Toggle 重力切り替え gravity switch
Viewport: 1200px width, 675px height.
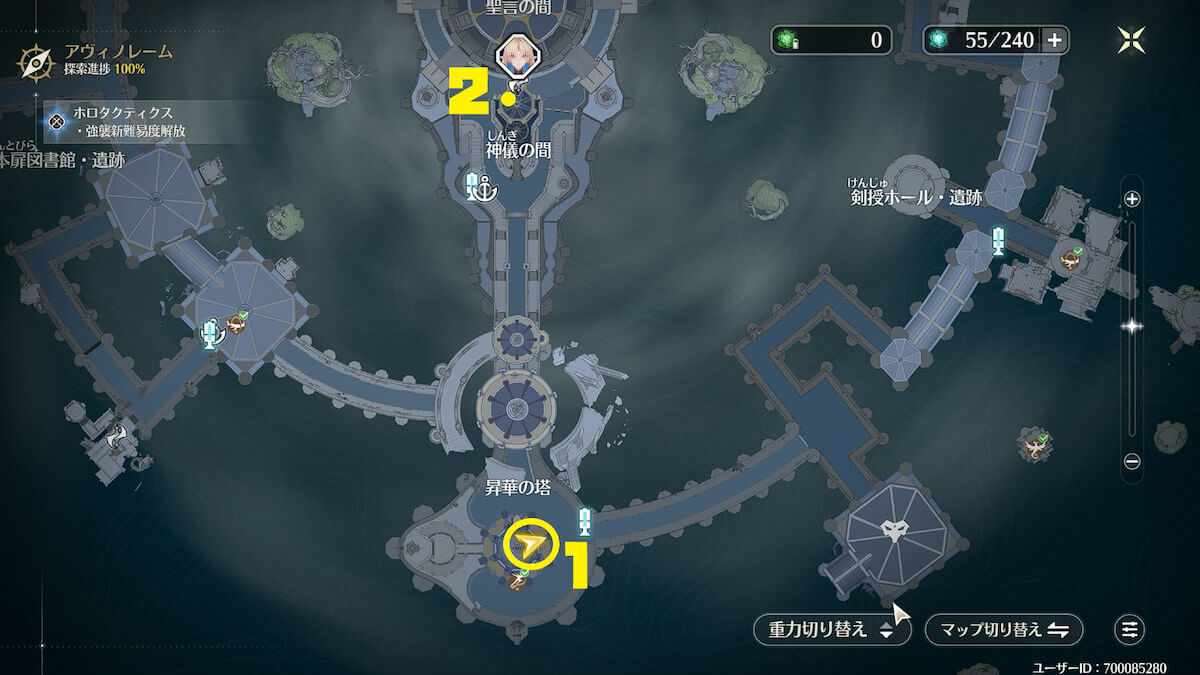click(x=831, y=630)
